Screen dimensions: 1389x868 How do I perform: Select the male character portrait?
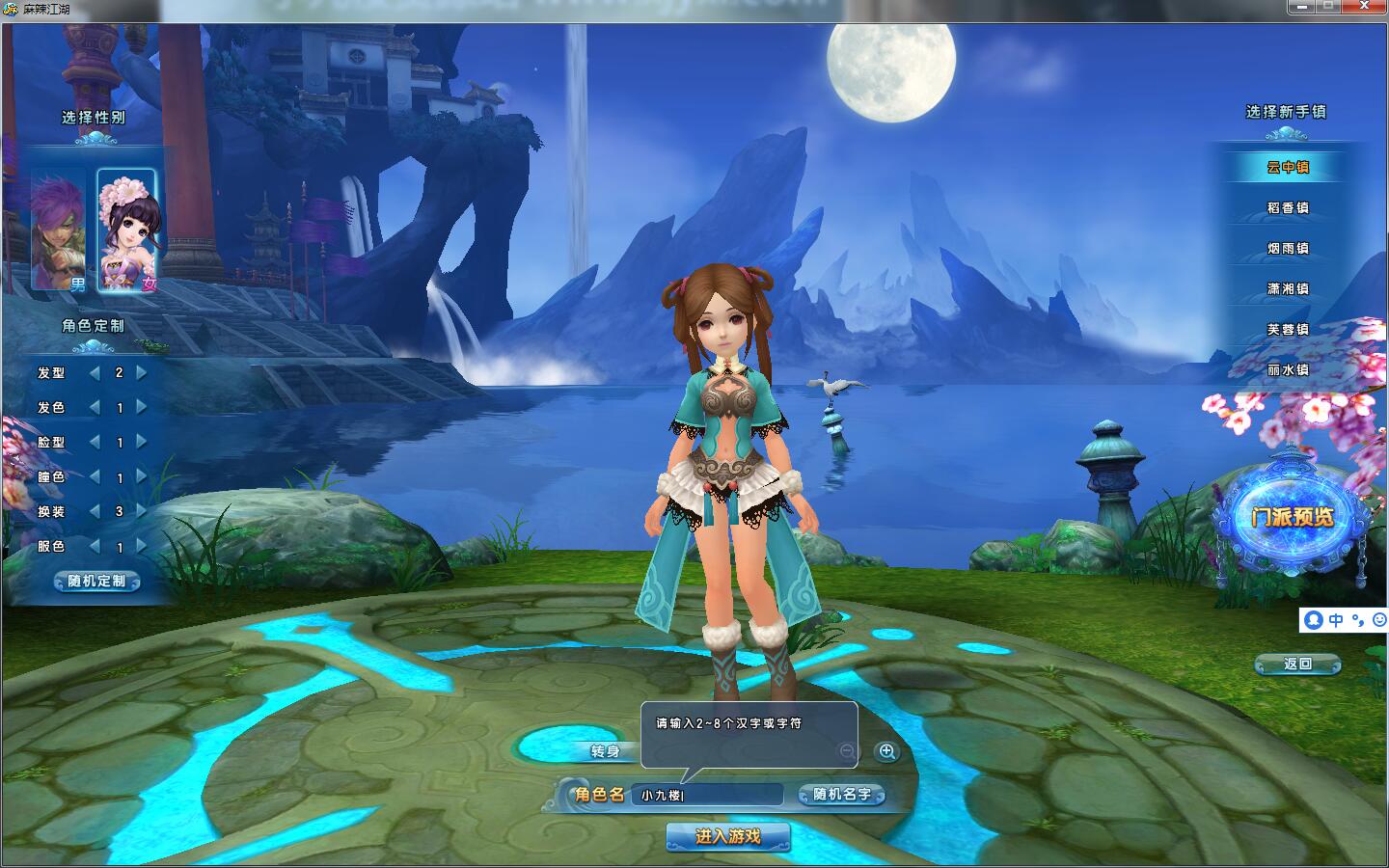click(60, 230)
